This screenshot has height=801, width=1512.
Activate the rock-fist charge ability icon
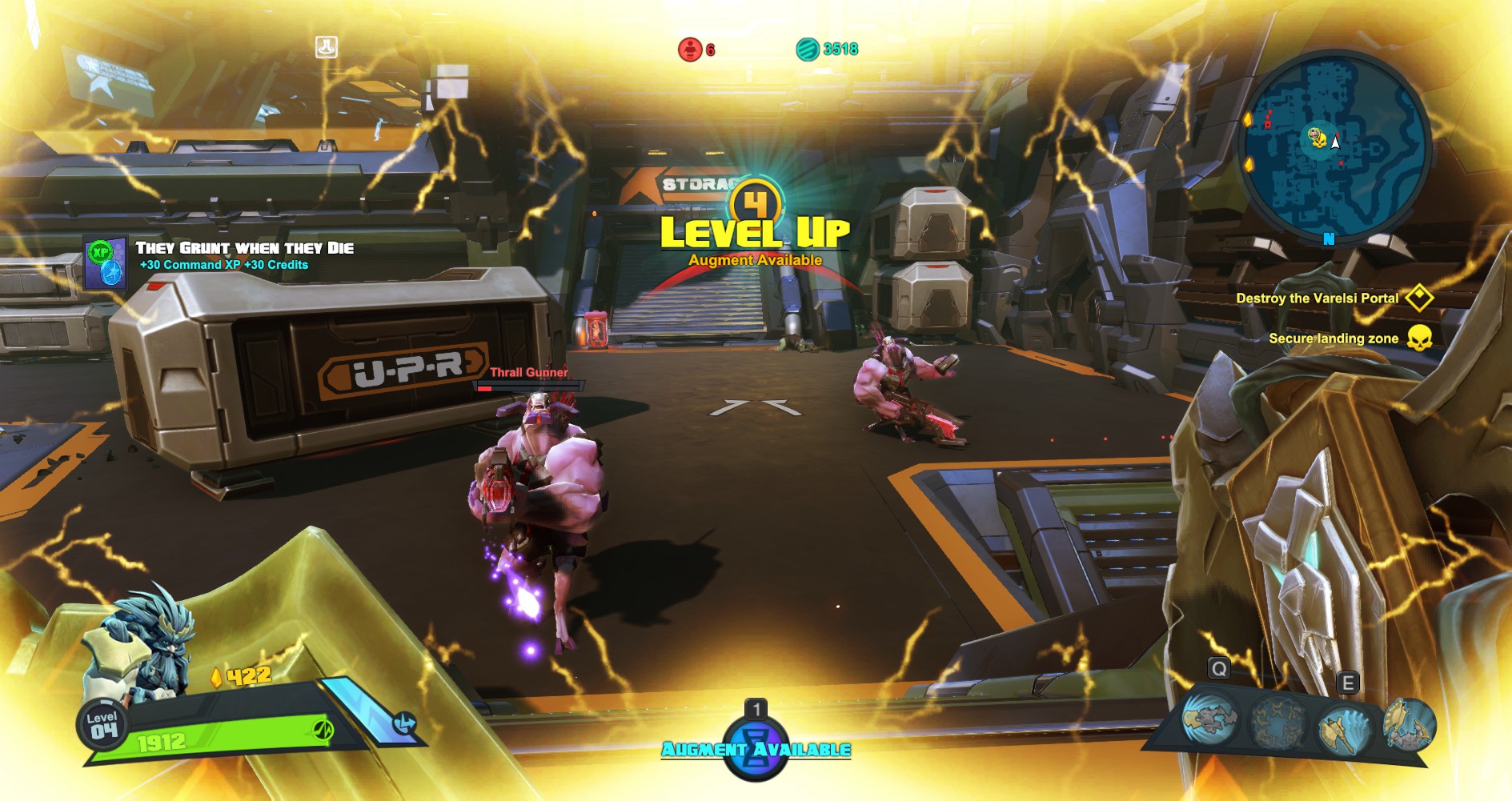(1209, 717)
